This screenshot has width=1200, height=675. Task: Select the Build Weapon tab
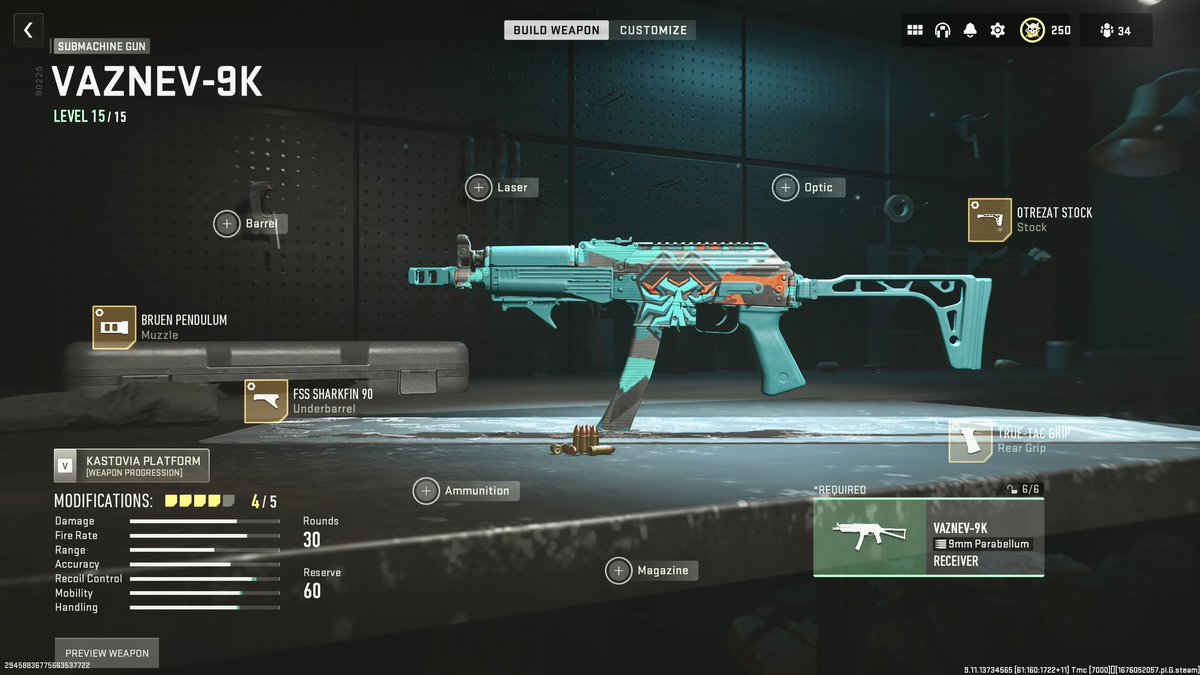click(556, 30)
